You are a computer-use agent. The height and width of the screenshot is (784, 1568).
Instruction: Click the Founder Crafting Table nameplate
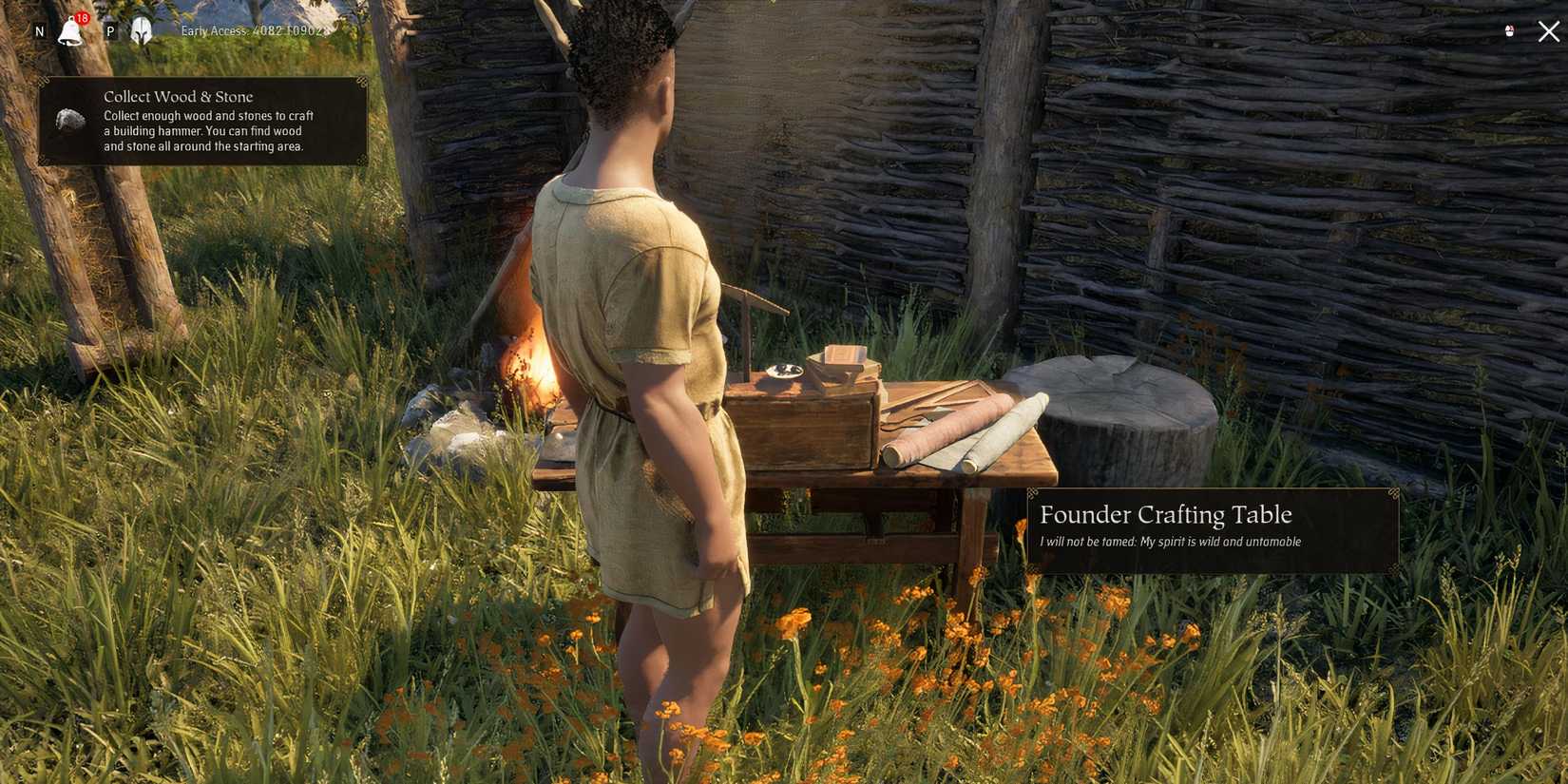tap(1166, 515)
